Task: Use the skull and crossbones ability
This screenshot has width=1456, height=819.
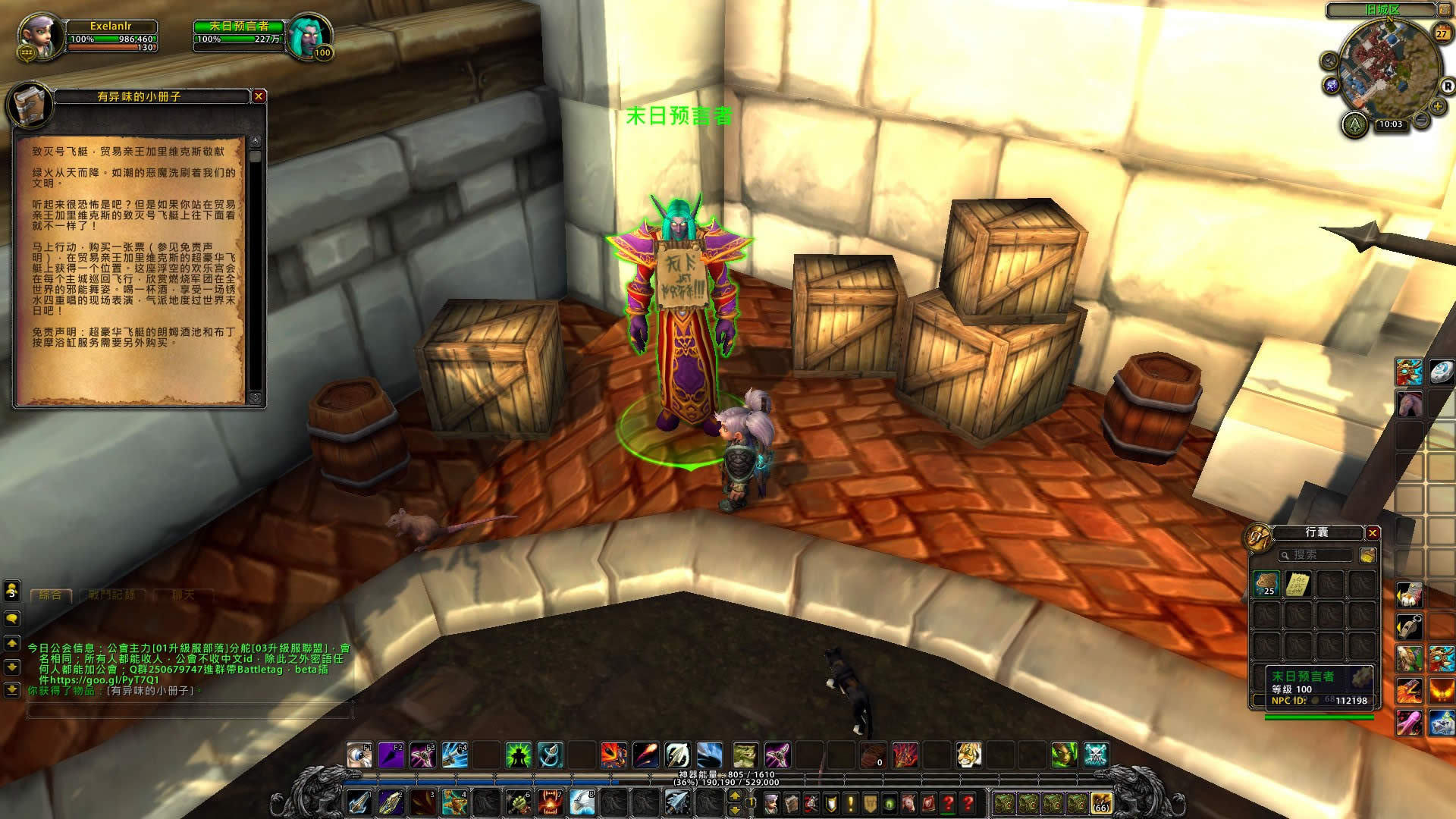Action: pyautogui.click(x=1096, y=755)
